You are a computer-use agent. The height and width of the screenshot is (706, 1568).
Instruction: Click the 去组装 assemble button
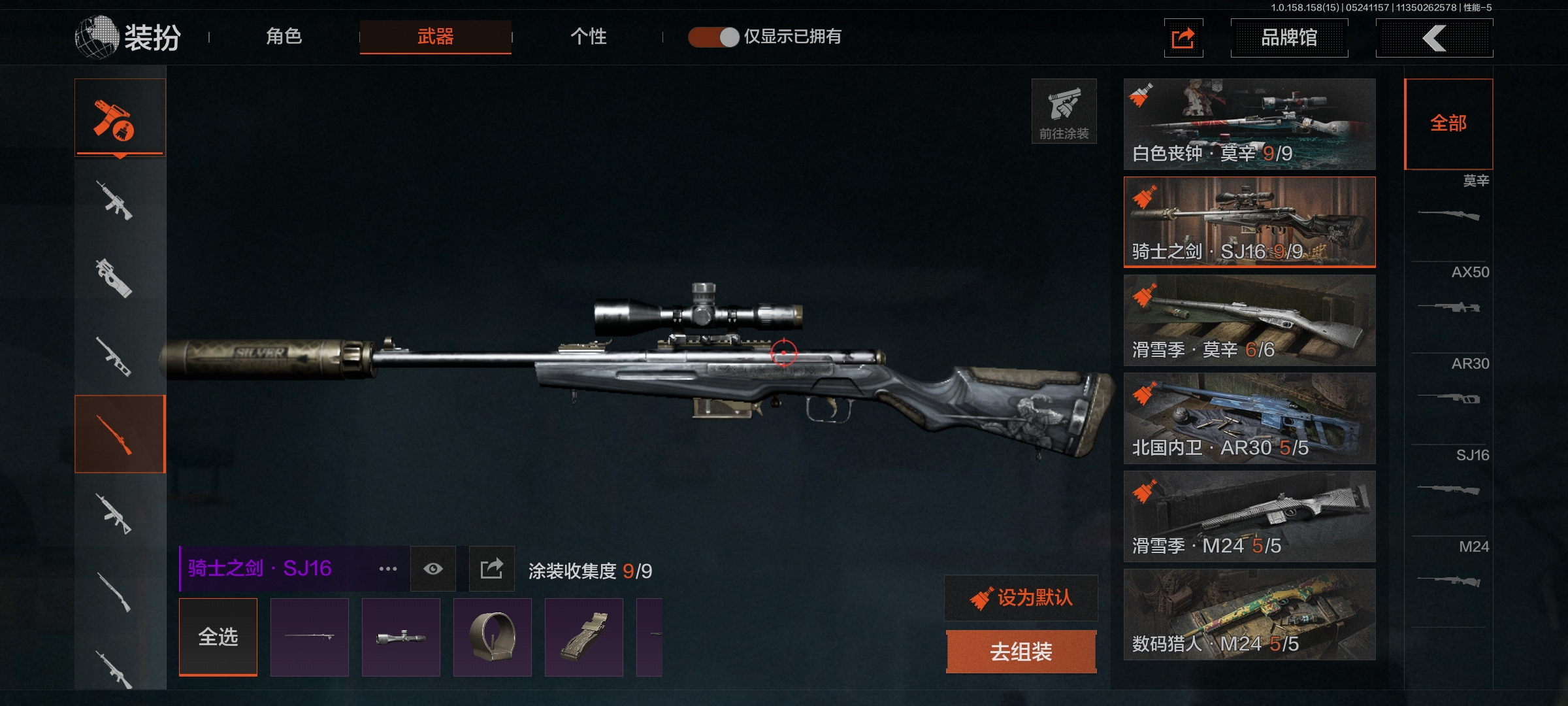coord(1021,652)
